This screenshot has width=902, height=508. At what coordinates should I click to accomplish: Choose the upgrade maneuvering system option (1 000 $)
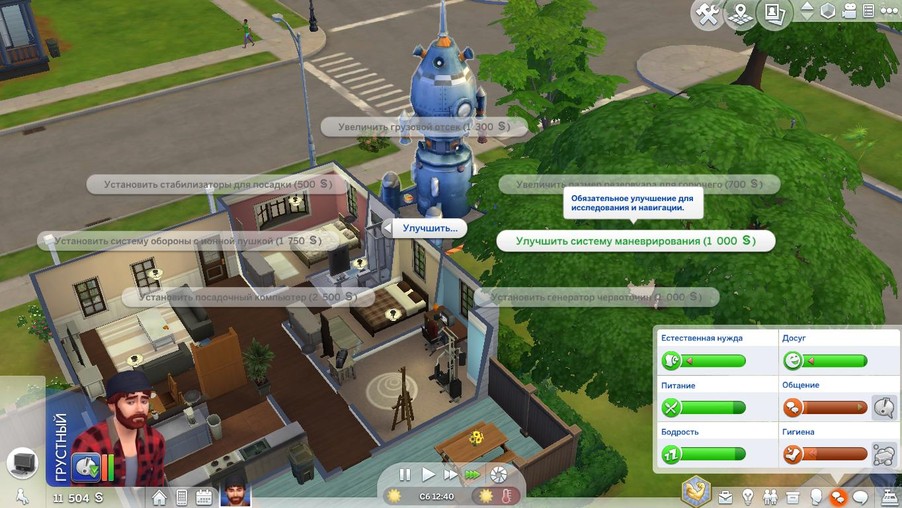(x=635, y=241)
